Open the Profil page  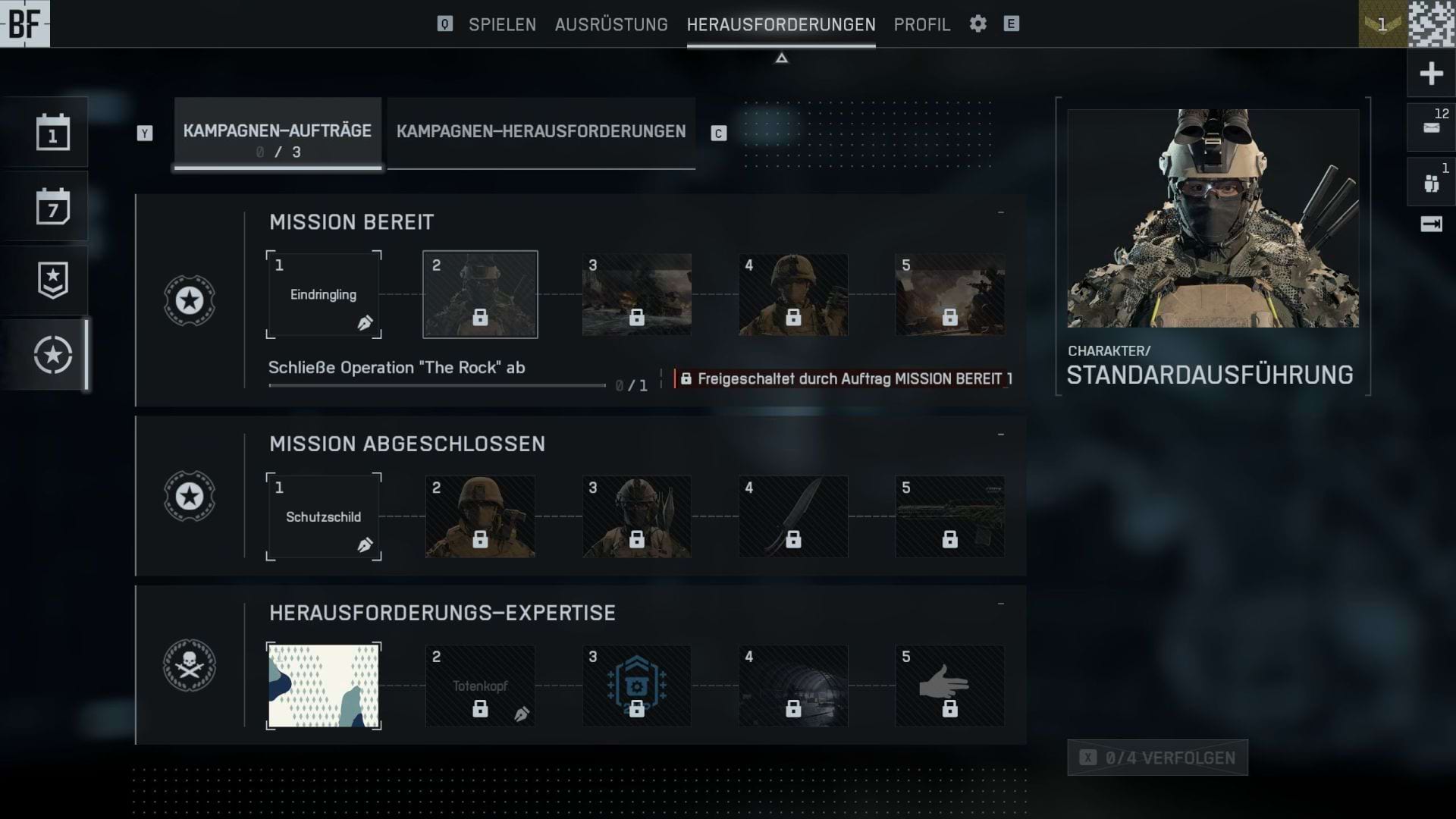click(921, 24)
